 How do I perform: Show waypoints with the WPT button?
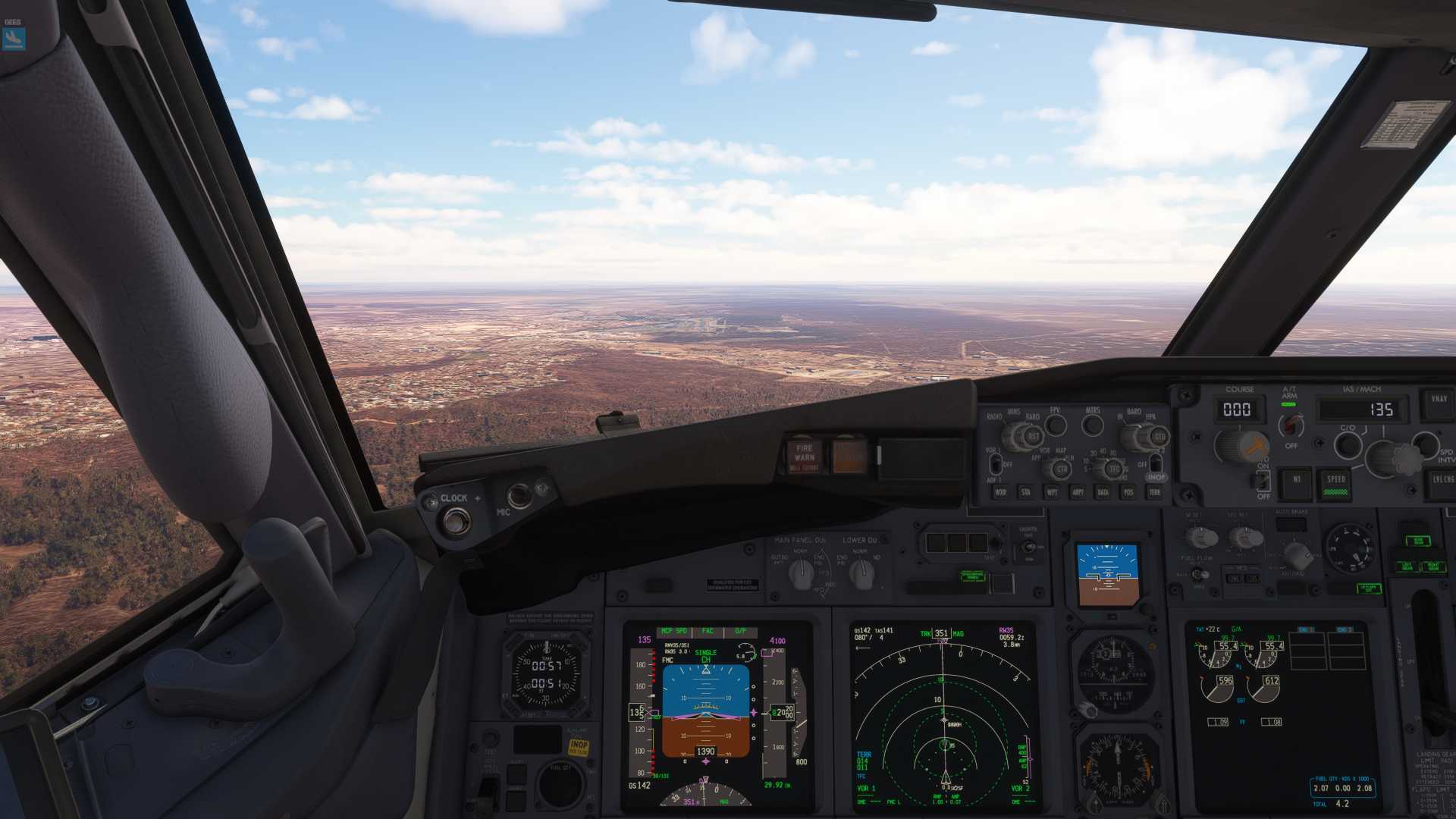[x=1052, y=492]
